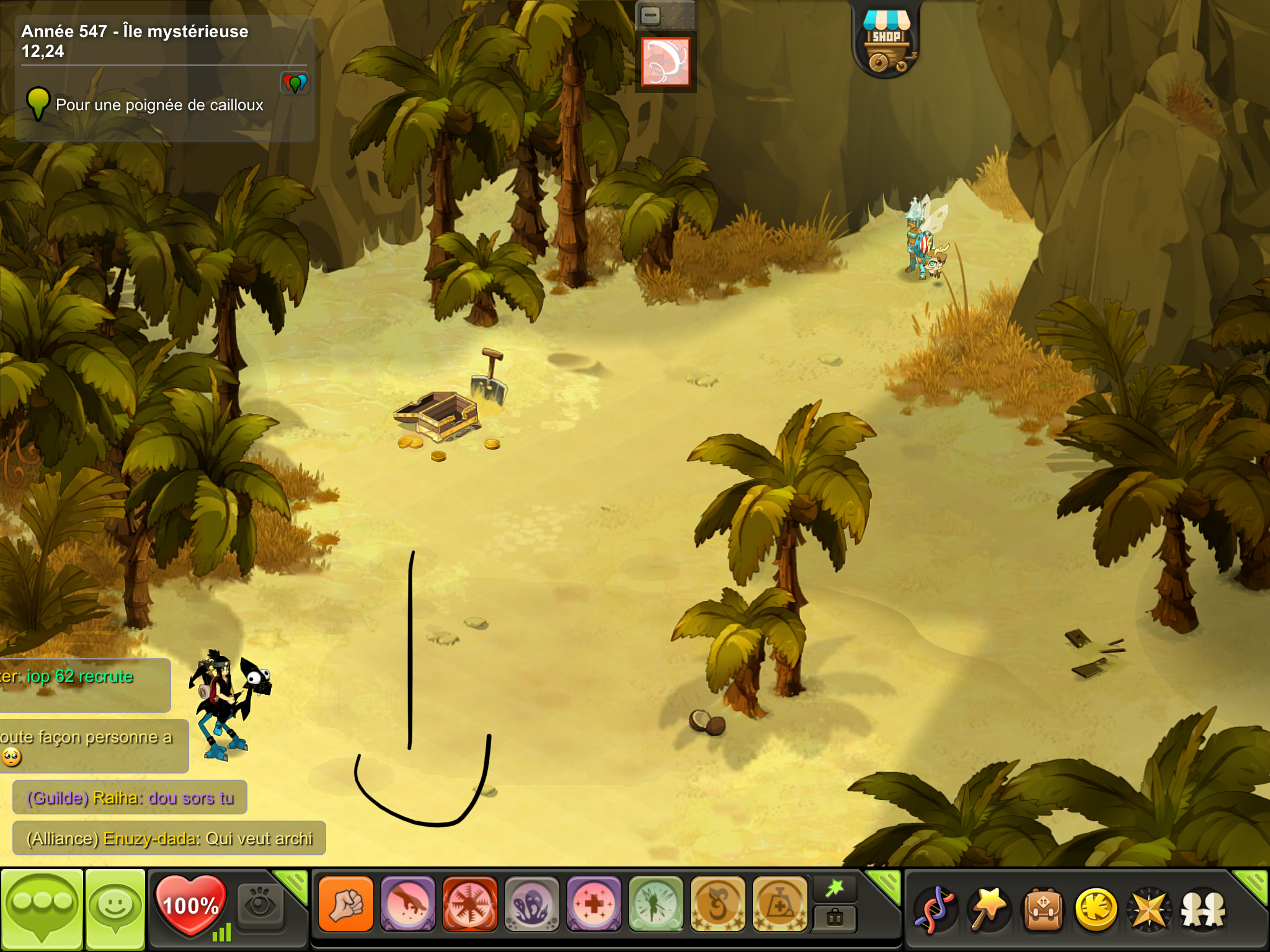Activate the red cross healing spell
The width and height of the screenshot is (1270, 952).
[593, 904]
